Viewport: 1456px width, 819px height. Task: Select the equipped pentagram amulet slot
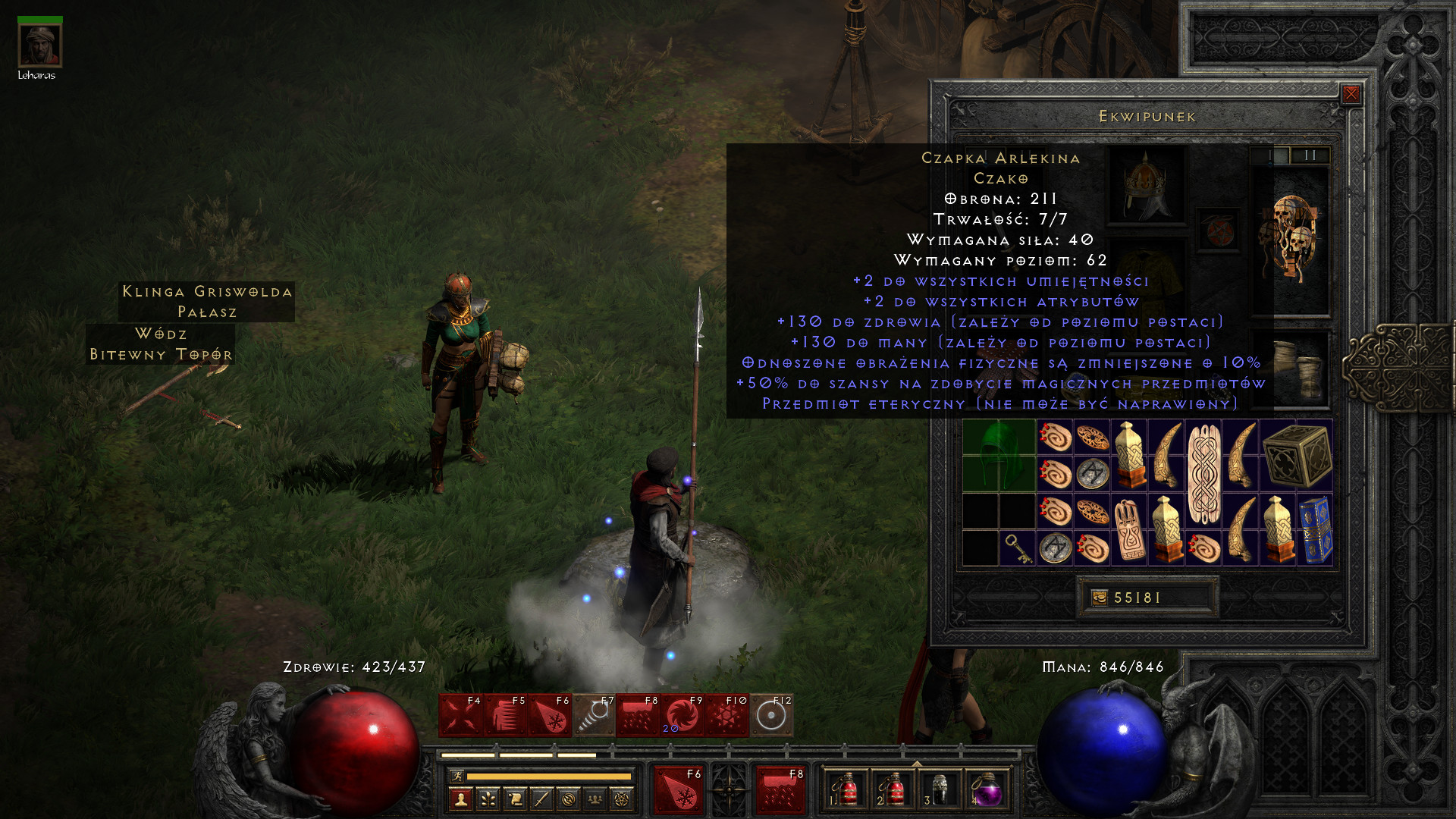pyautogui.click(x=1219, y=231)
